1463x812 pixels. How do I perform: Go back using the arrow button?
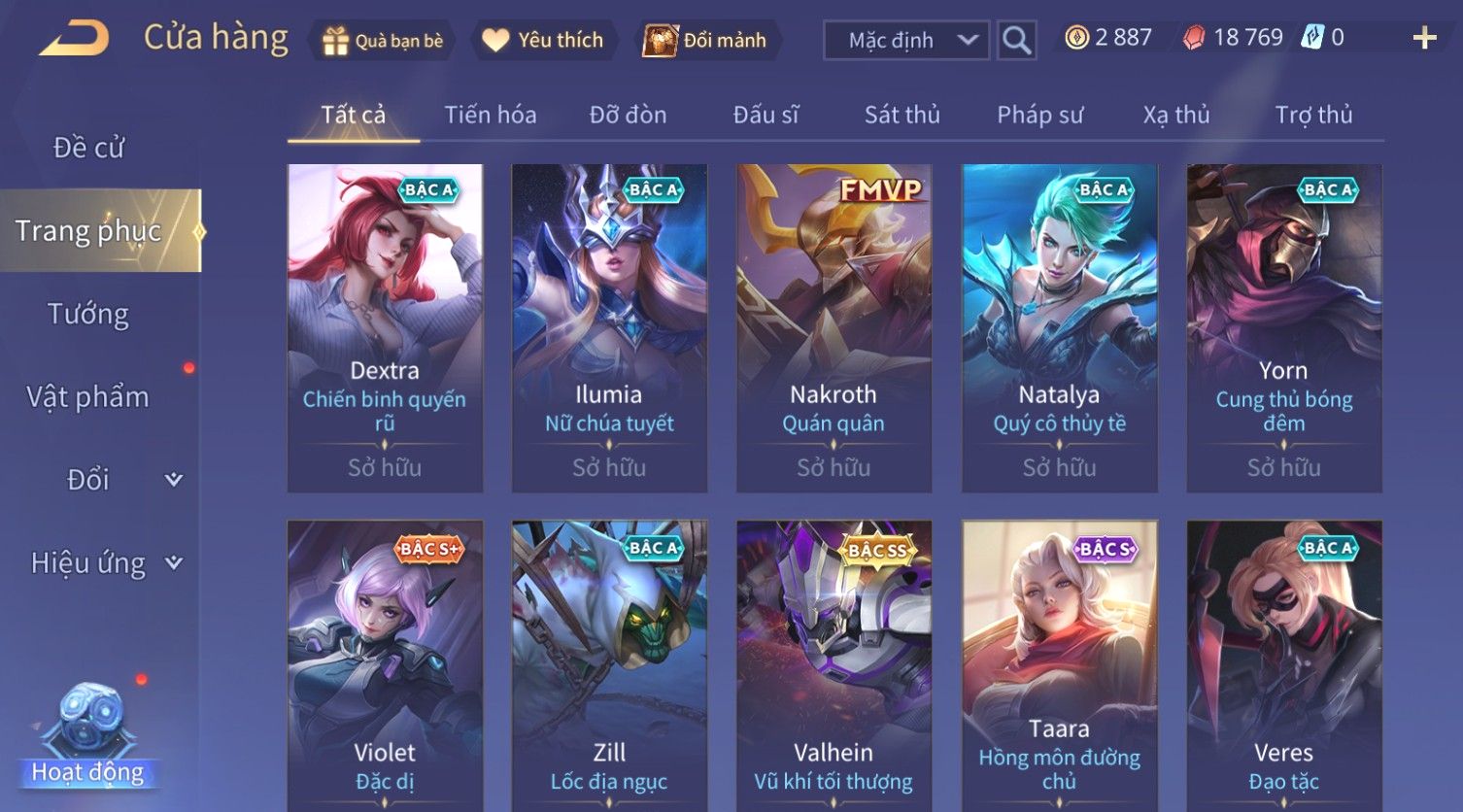click(x=74, y=39)
